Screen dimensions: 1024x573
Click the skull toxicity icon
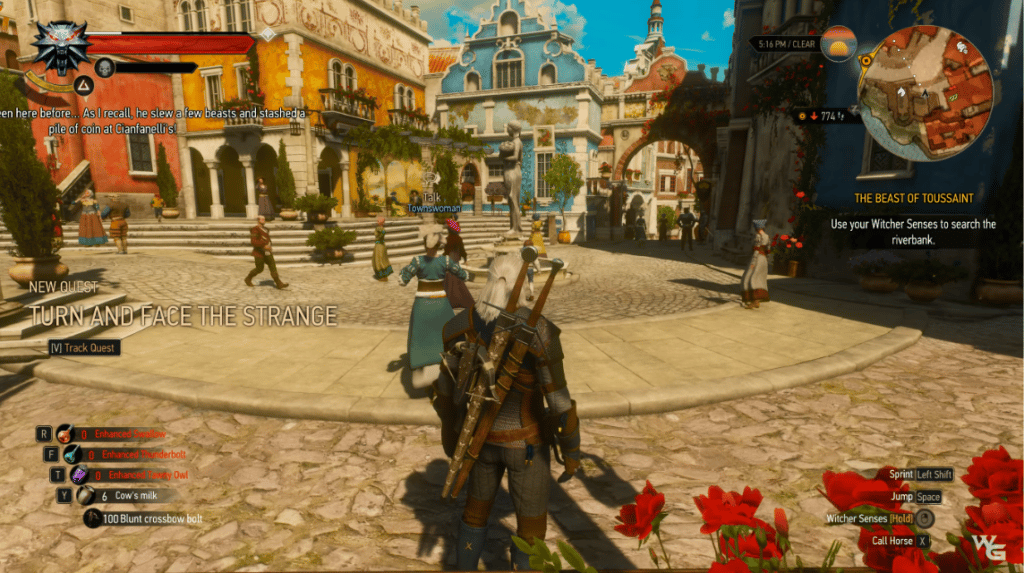105,67
